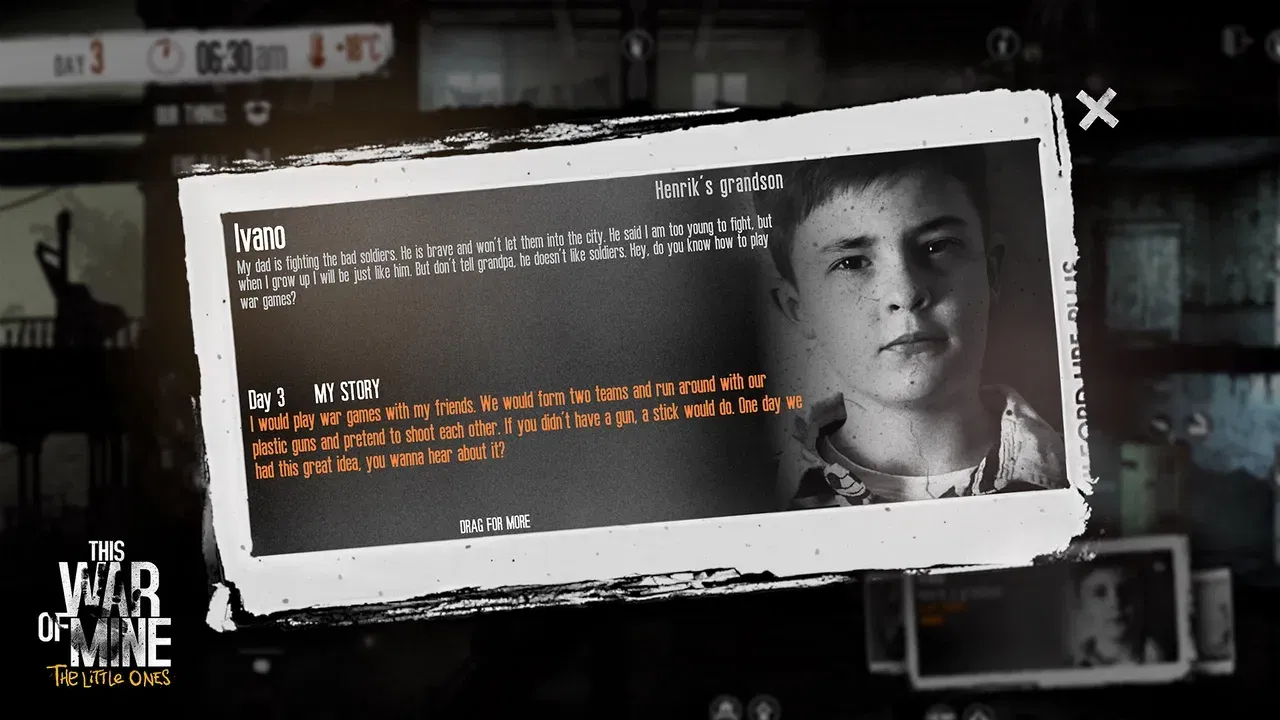Close the Ivano bio card
This screenshot has width=1280, height=720.
click(x=1097, y=109)
